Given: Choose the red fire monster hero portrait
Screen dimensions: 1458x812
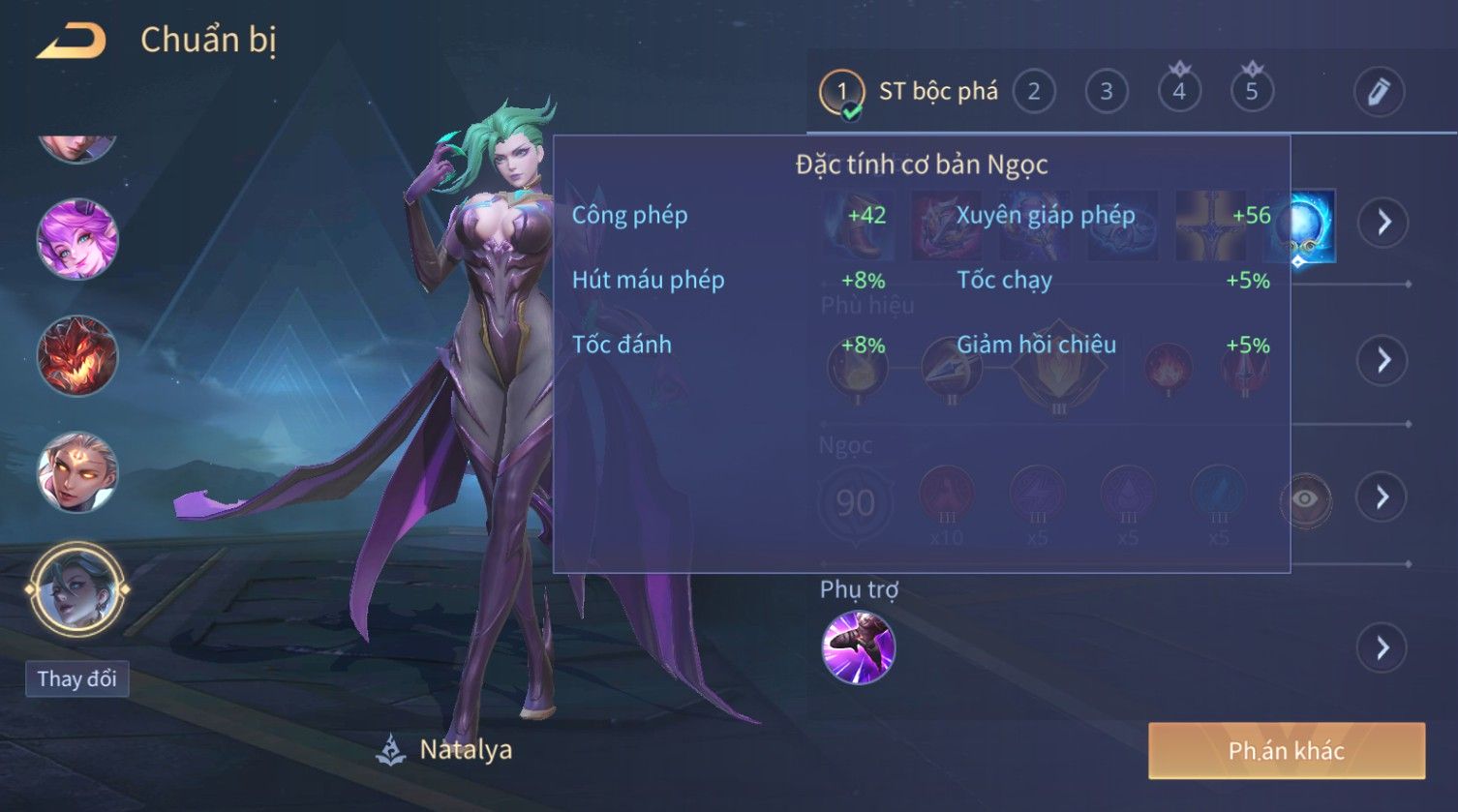Looking at the screenshot, I should [76, 355].
